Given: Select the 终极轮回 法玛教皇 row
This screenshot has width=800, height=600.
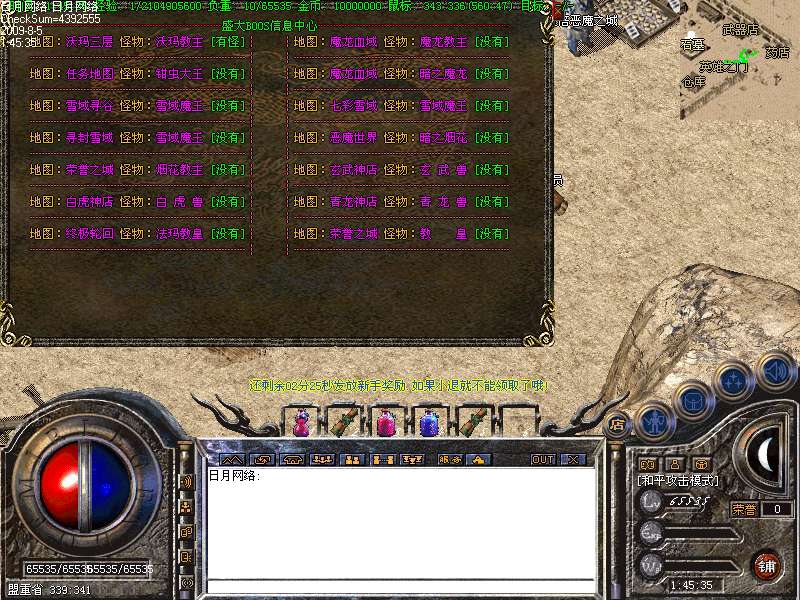Looking at the screenshot, I should click(138, 234).
